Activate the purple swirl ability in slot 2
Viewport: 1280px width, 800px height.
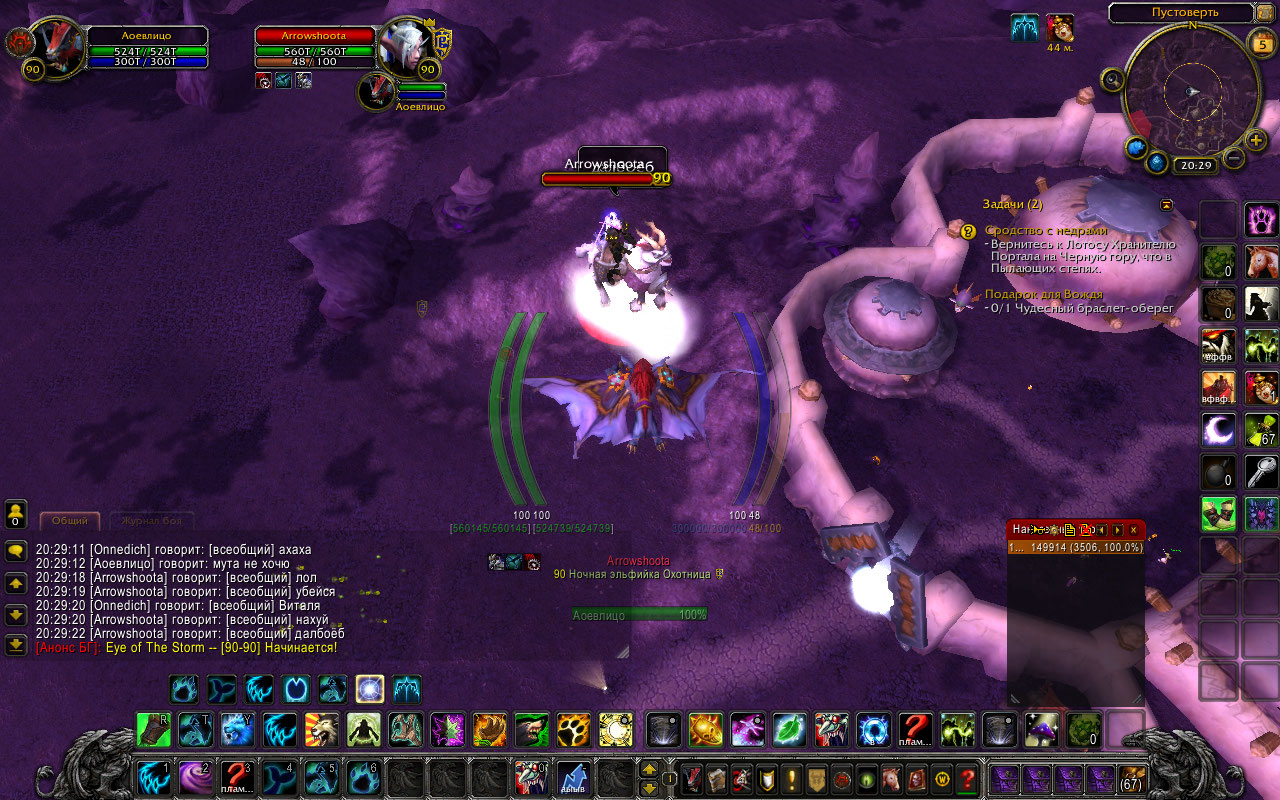pos(195,777)
